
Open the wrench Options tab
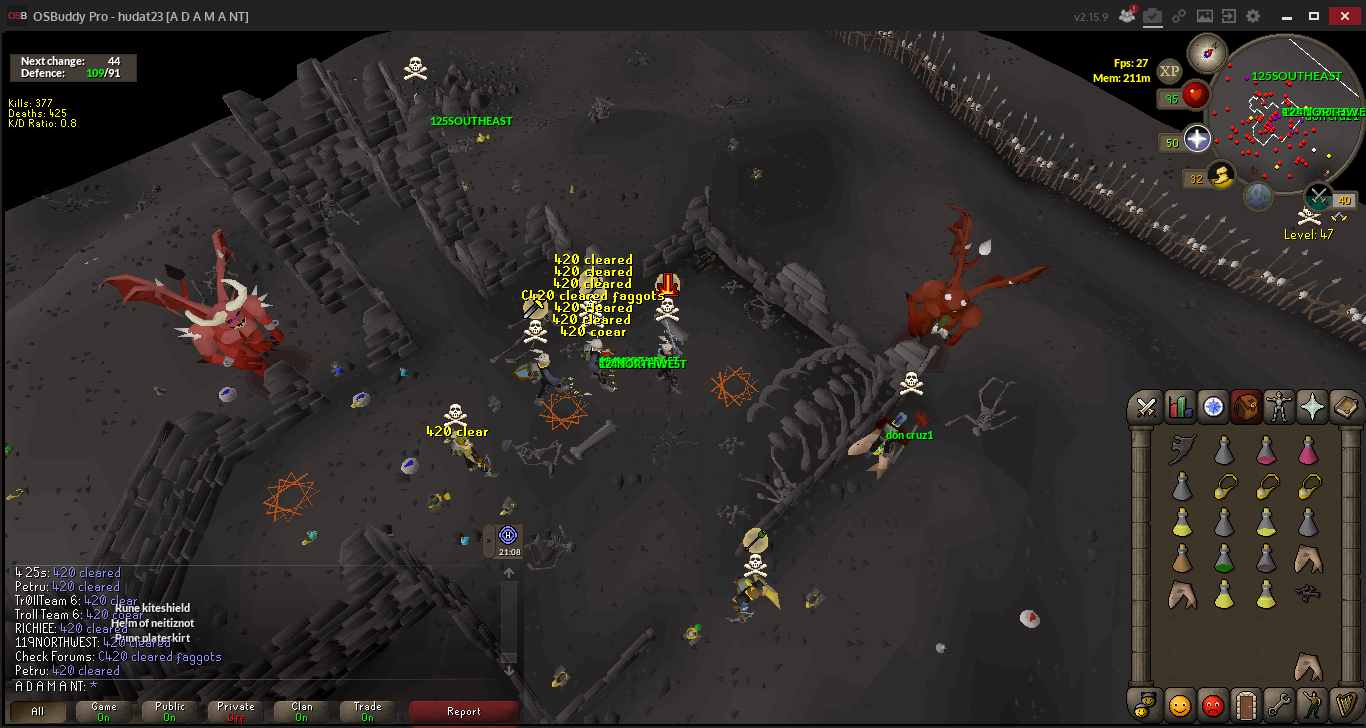(x=1279, y=704)
